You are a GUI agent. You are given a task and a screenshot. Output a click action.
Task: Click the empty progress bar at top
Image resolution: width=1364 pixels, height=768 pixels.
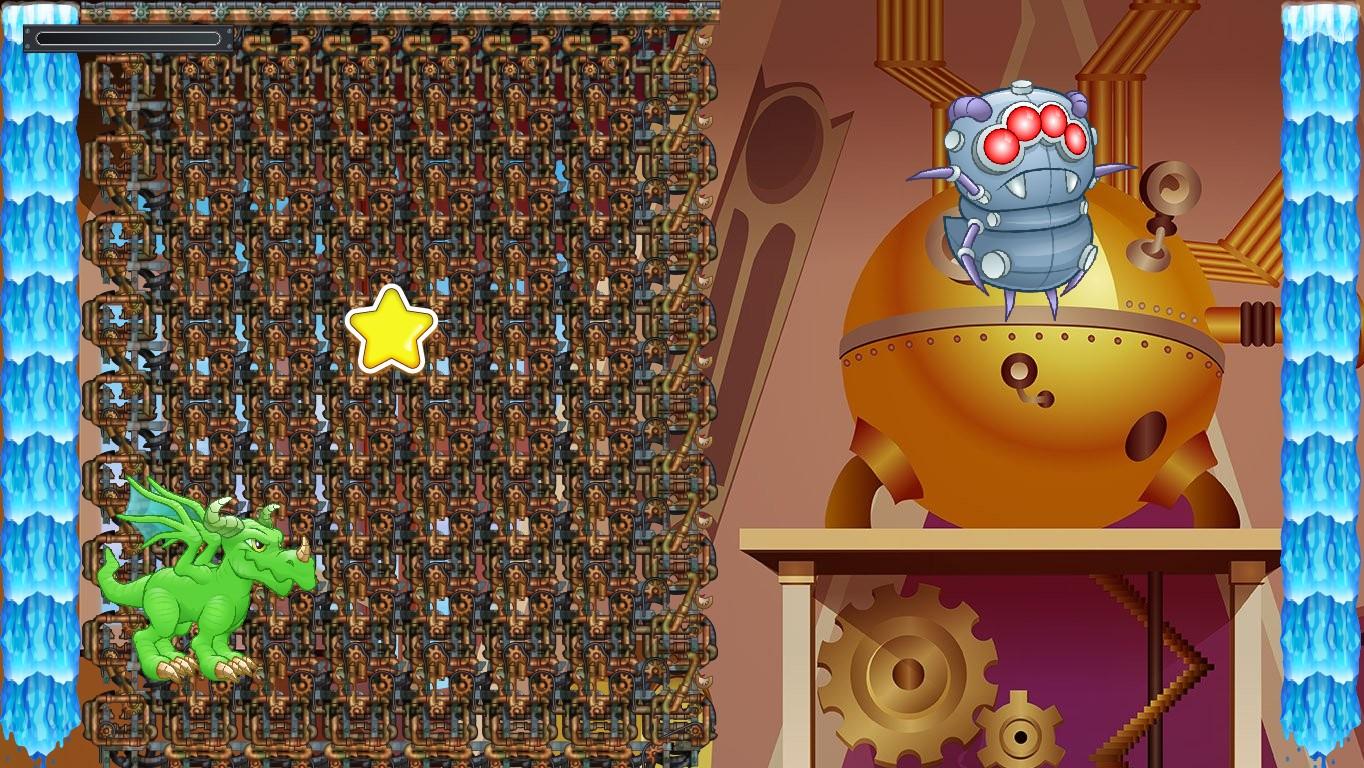[130, 36]
